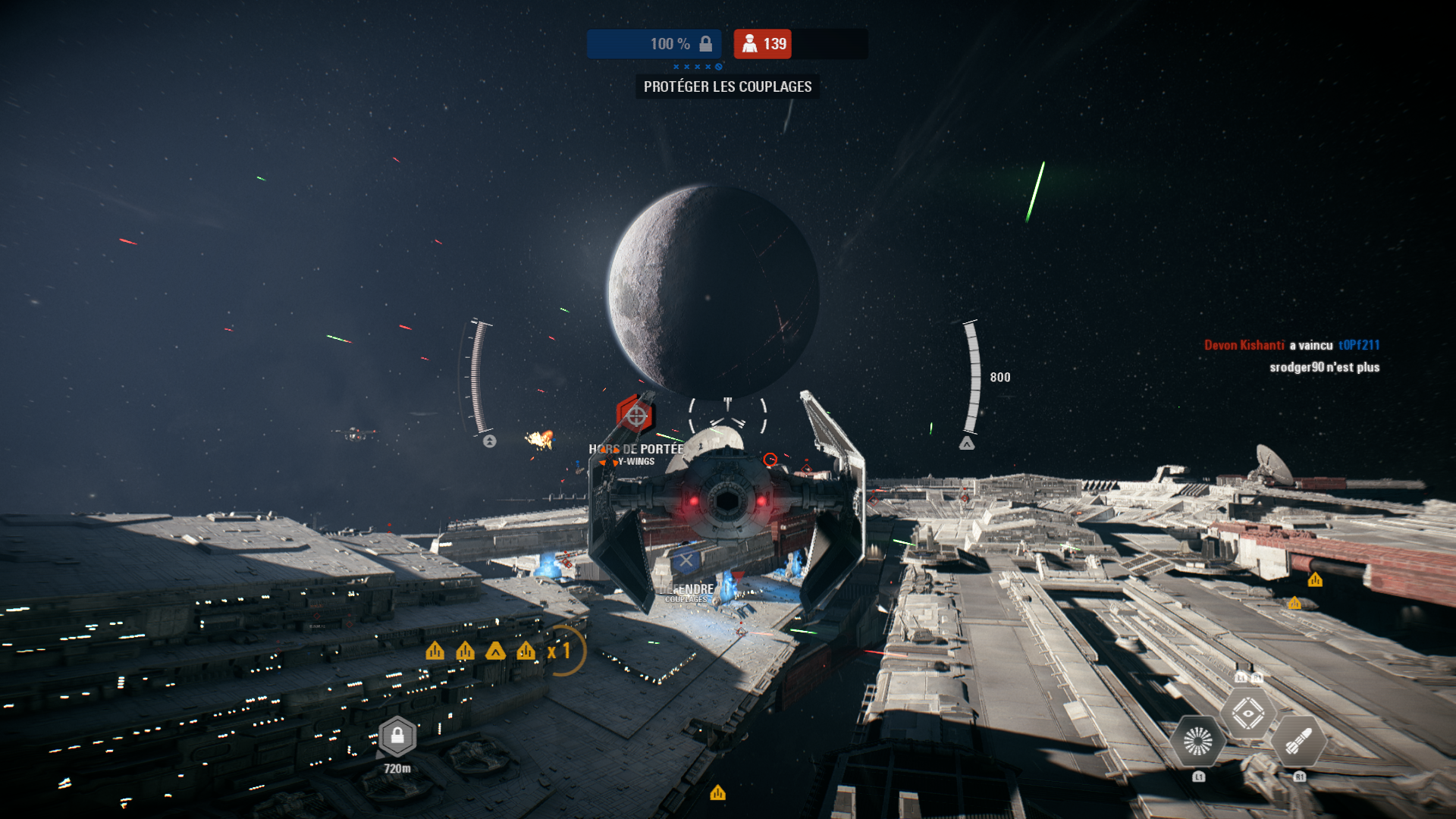The width and height of the screenshot is (1456, 819).
Task: Select the Protéger les couplages objective banner
Action: pyautogui.click(x=727, y=86)
